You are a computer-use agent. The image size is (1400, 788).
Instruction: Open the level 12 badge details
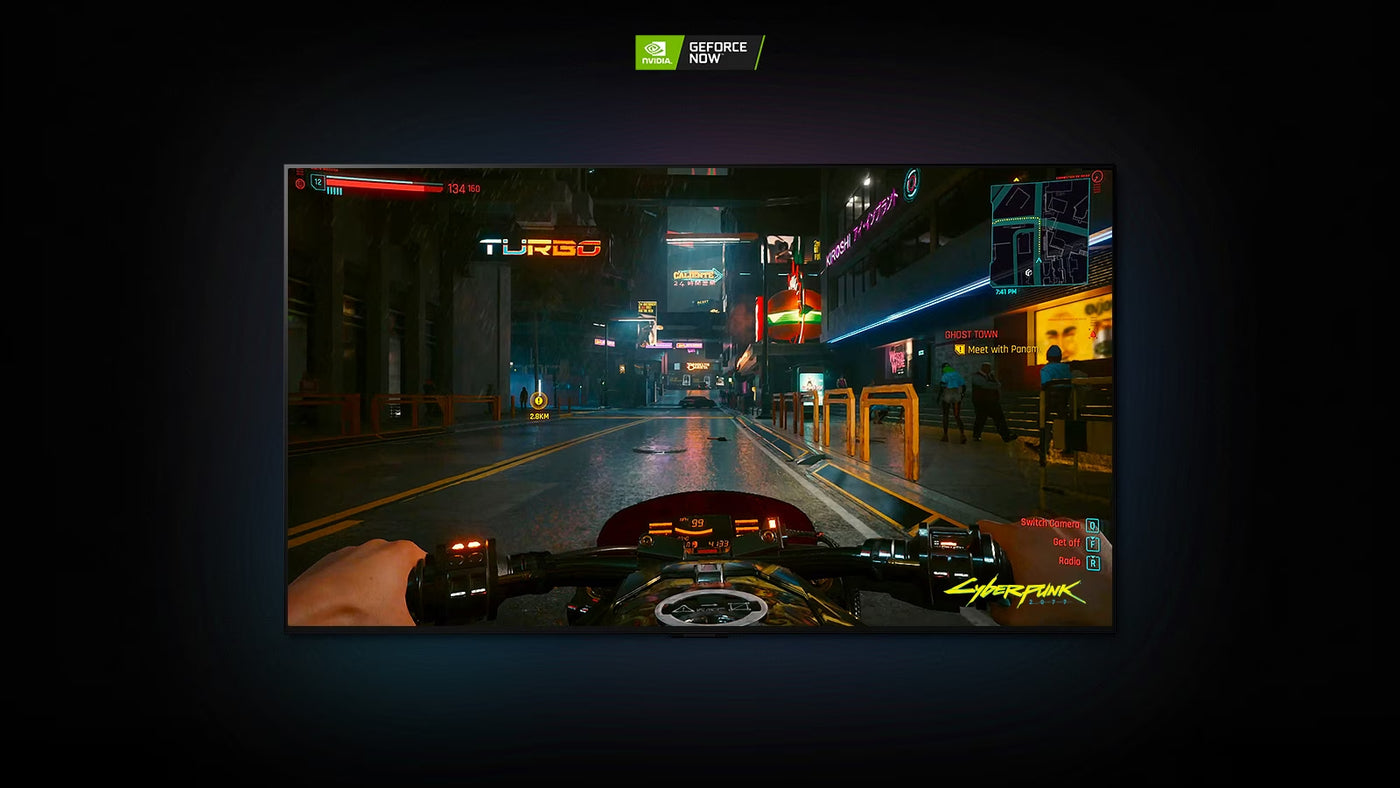317,183
